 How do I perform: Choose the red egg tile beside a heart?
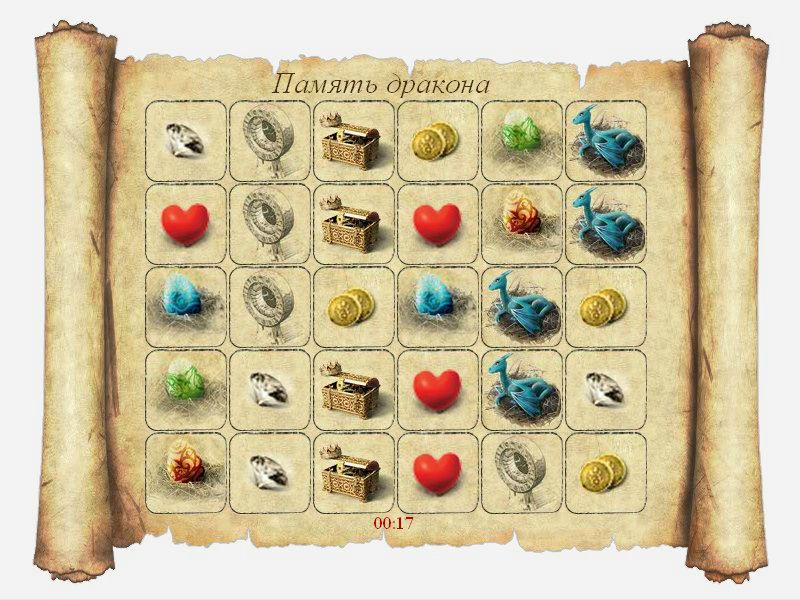click(x=520, y=223)
